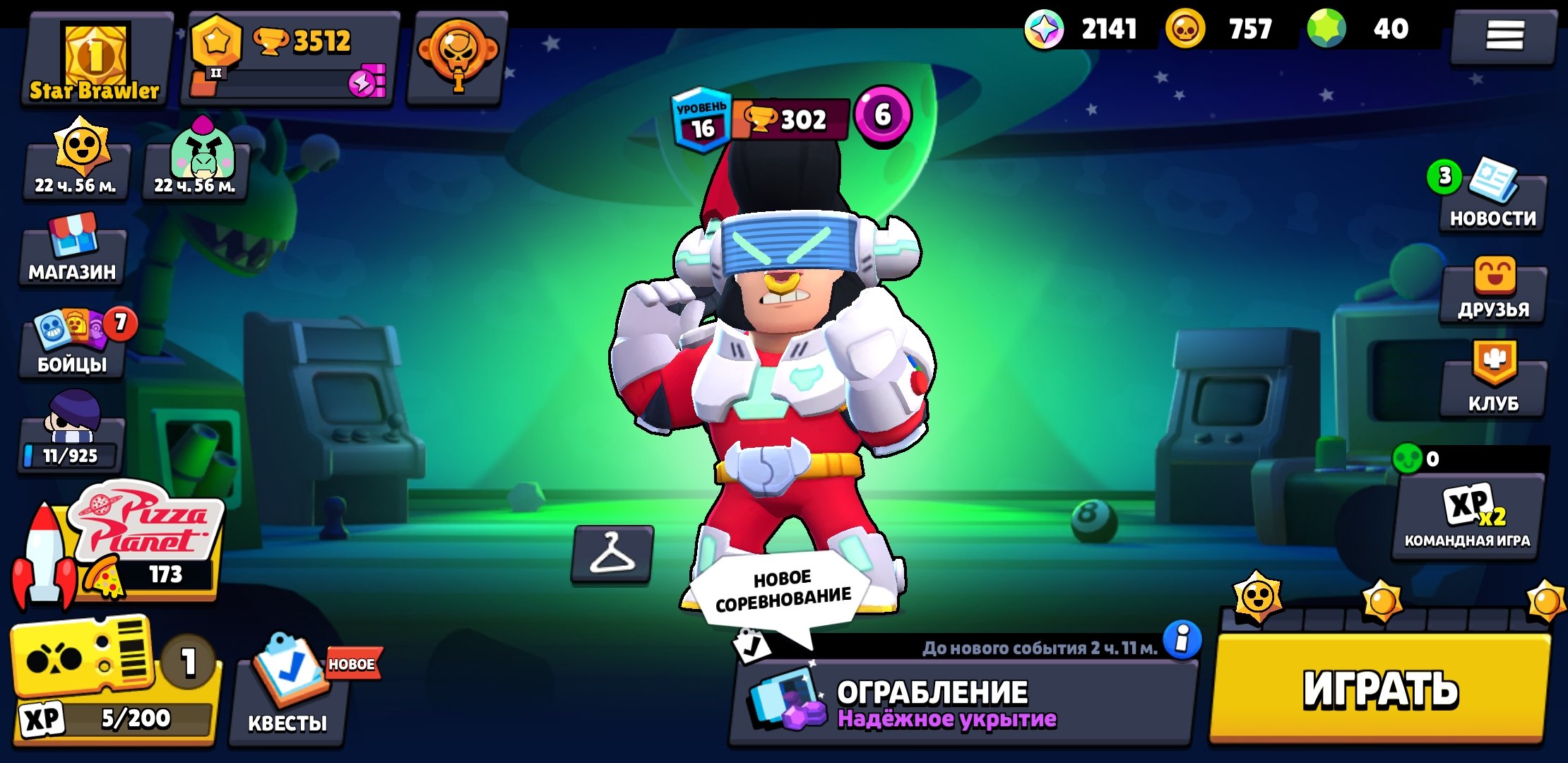Start a match with the ИГРАТЬ button
Viewport: 1568px width, 763px height.
(1379, 689)
